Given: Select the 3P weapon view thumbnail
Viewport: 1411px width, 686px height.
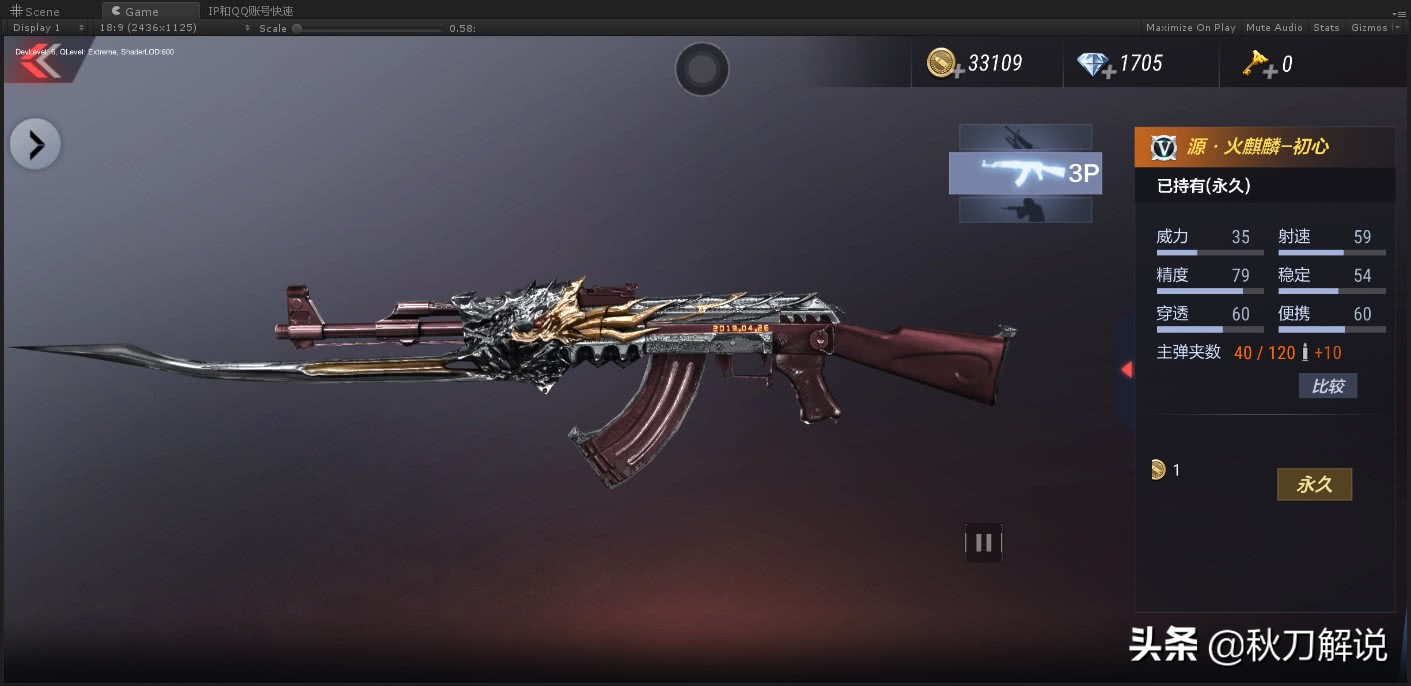Looking at the screenshot, I should point(1025,173).
